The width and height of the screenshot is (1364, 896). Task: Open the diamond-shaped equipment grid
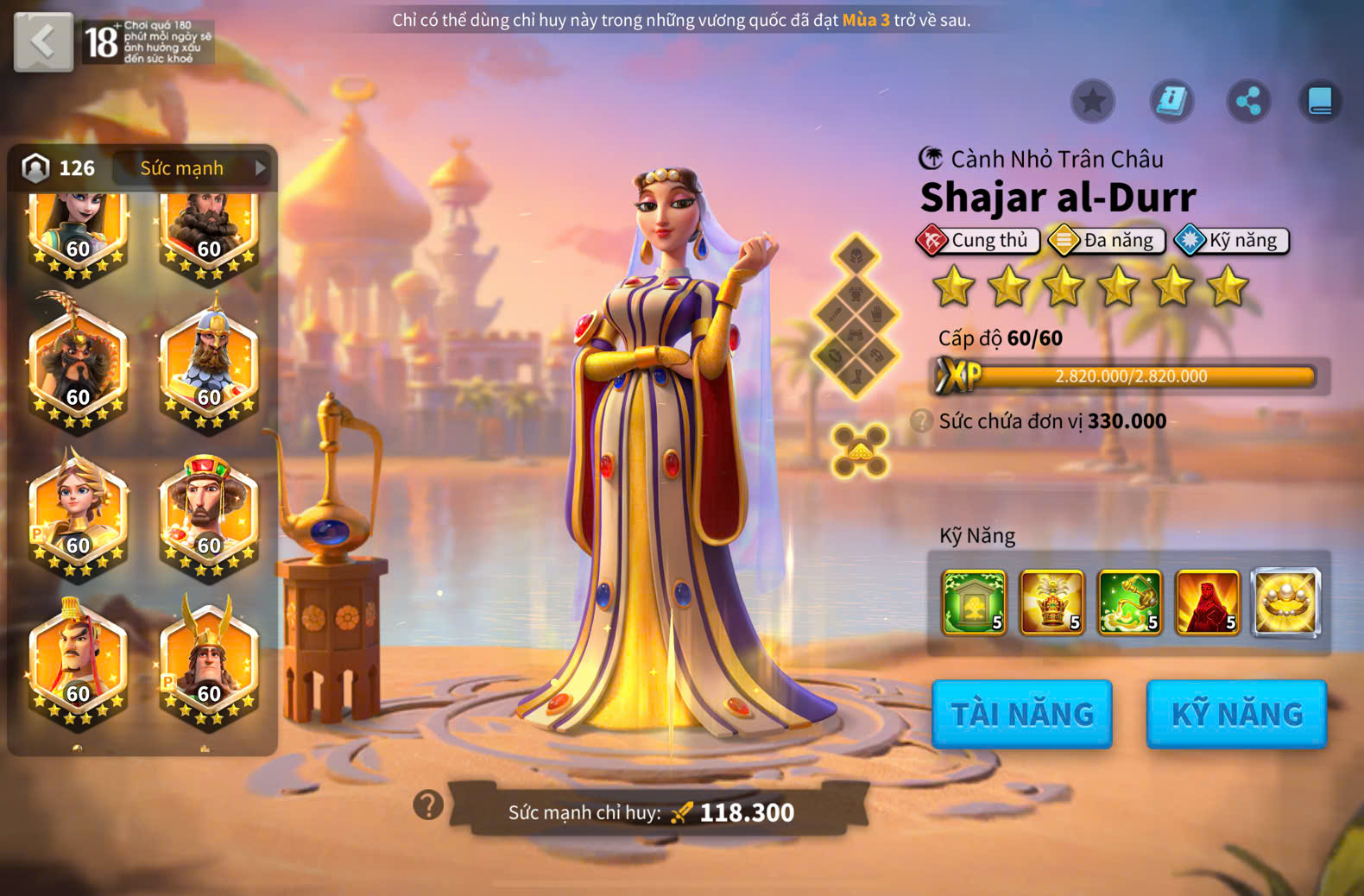point(856,316)
